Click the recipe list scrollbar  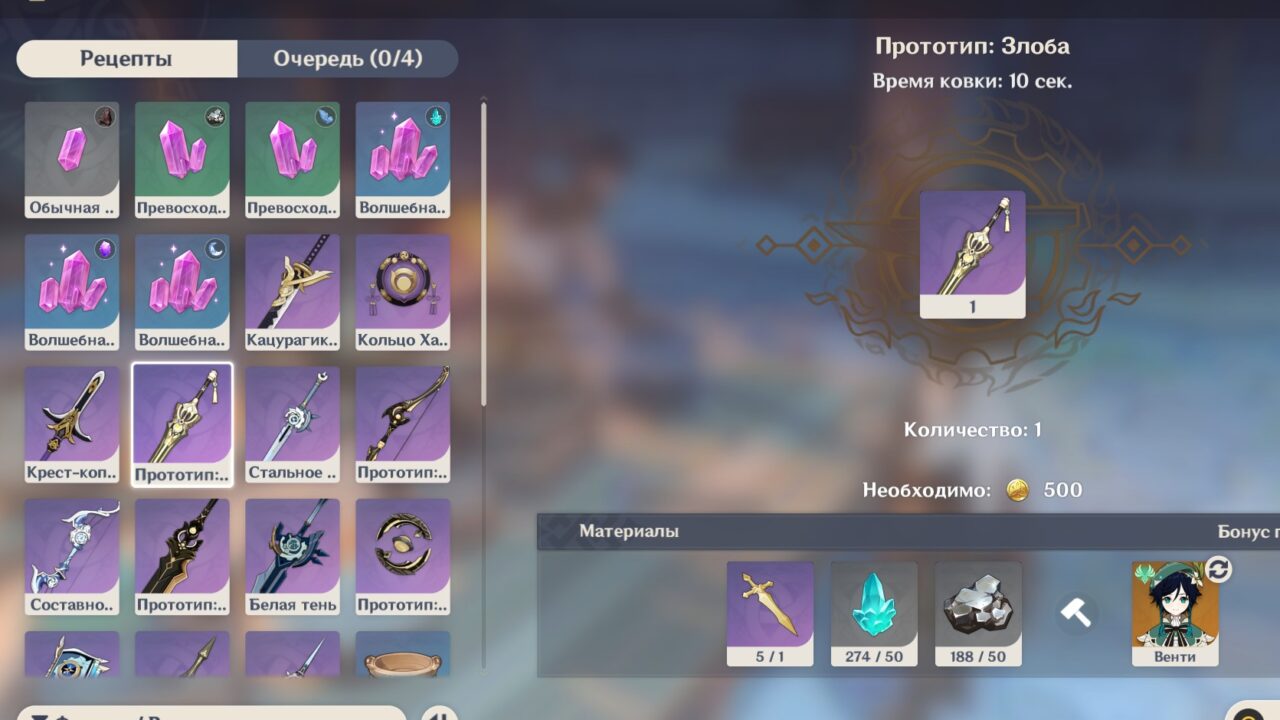coord(484,252)
